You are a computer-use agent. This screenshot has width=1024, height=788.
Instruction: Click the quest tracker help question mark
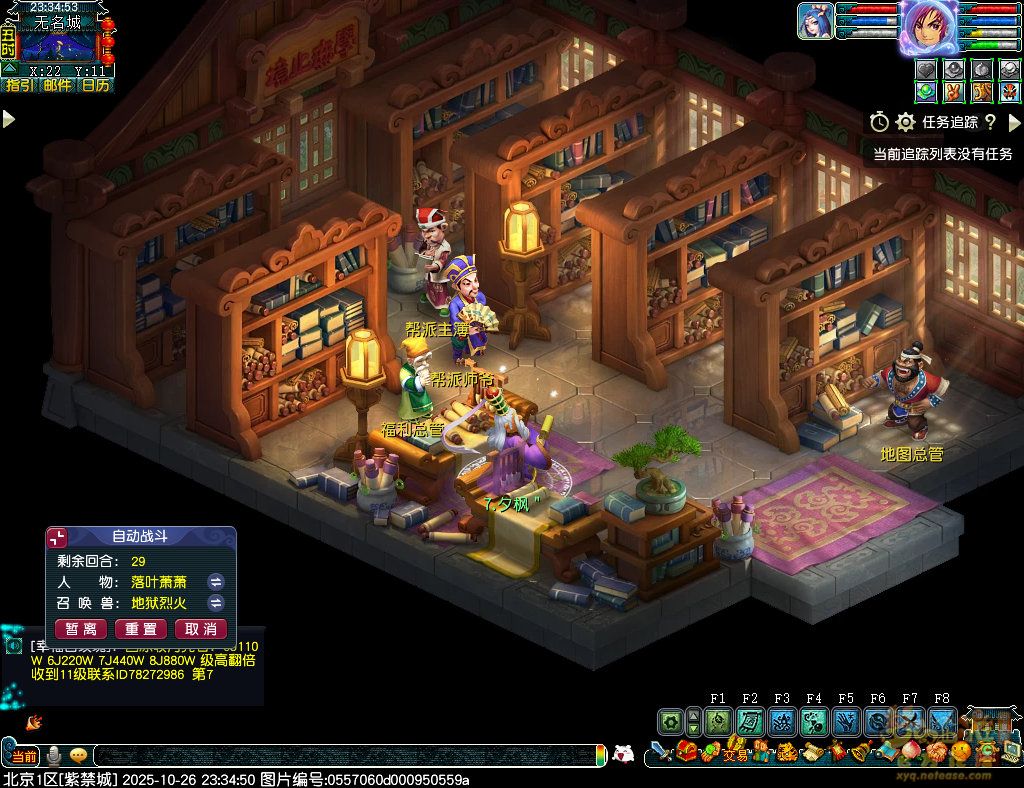pyautogui.click(x=990, y=122)
